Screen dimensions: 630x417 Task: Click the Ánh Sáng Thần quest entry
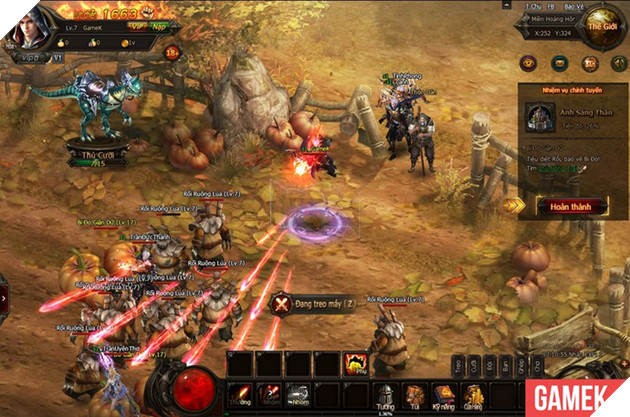coord(570,117)
